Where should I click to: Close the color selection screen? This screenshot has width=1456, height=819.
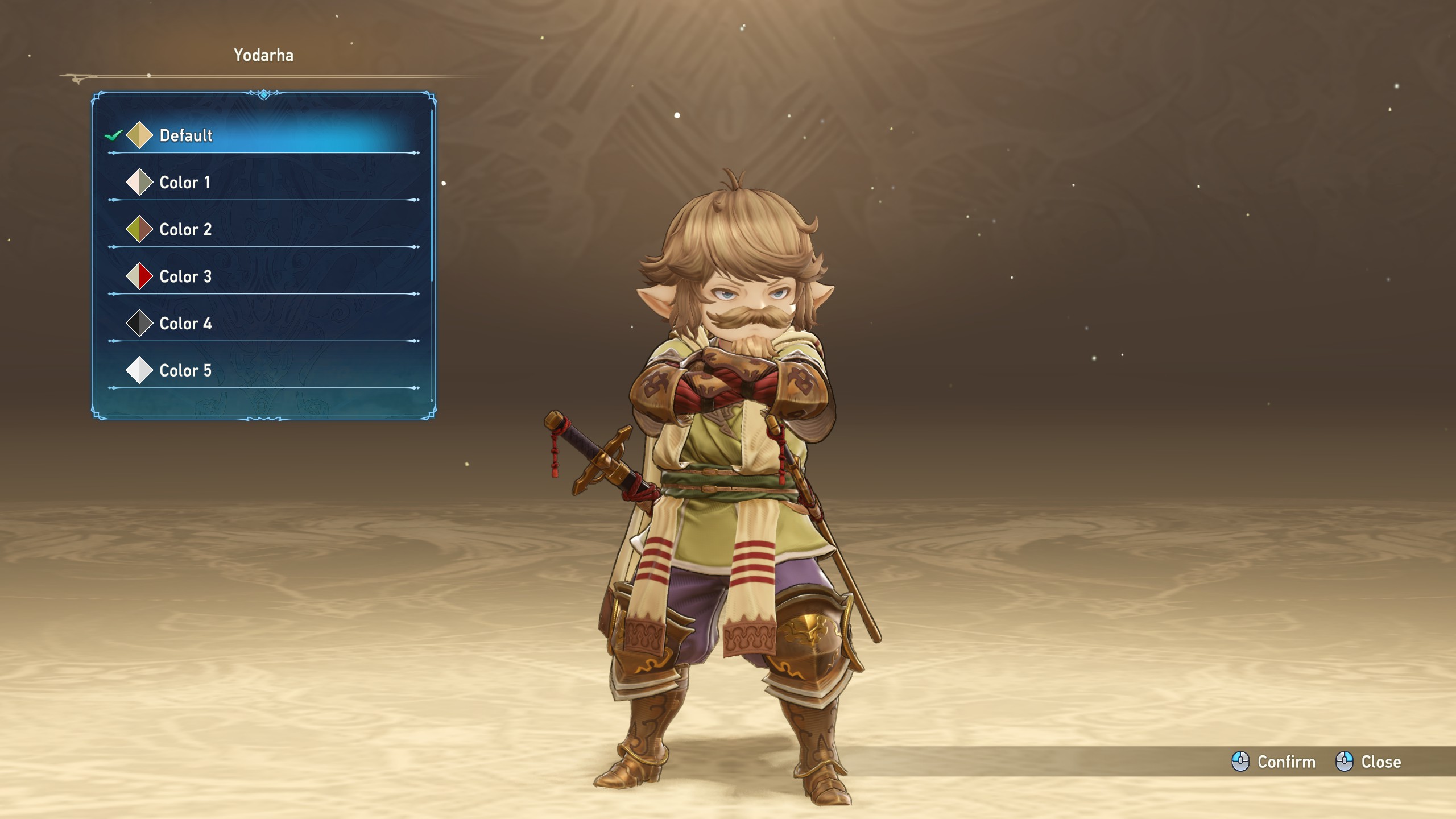(1368, 762)
